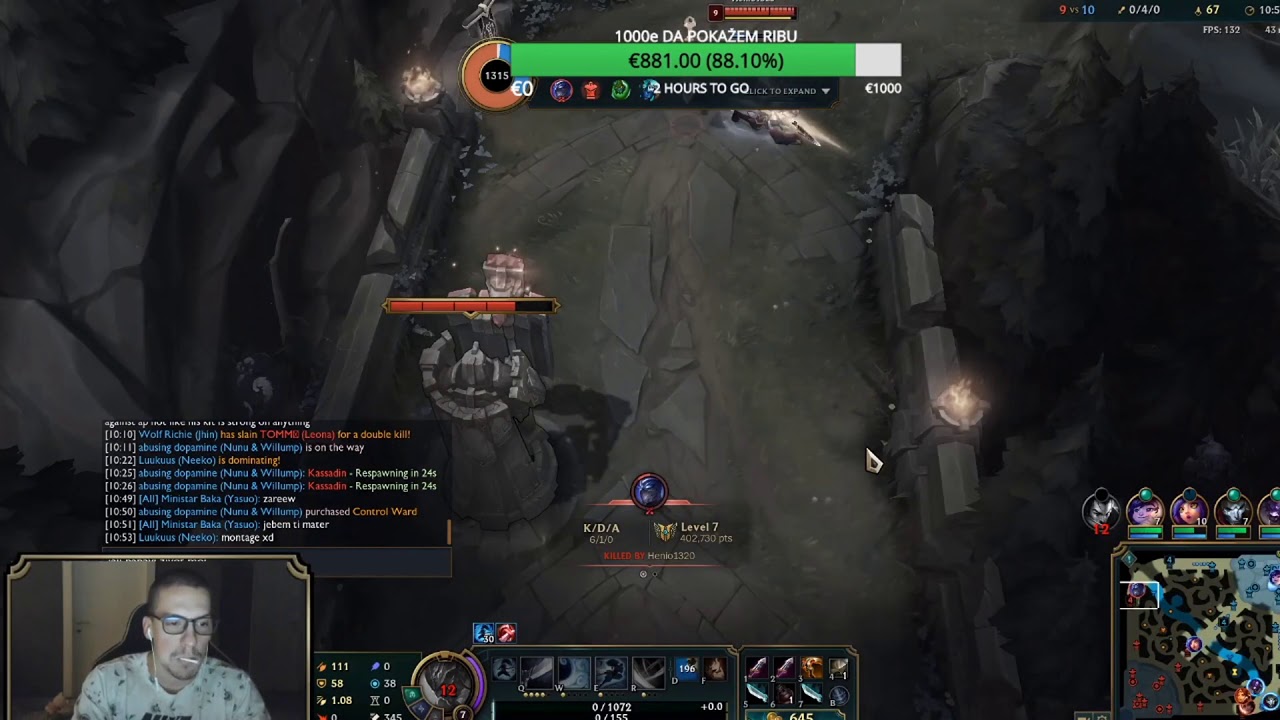Activate the recall button marked B
The width and height of the screenshot is (1280, 720).
(x=838, y=695)
